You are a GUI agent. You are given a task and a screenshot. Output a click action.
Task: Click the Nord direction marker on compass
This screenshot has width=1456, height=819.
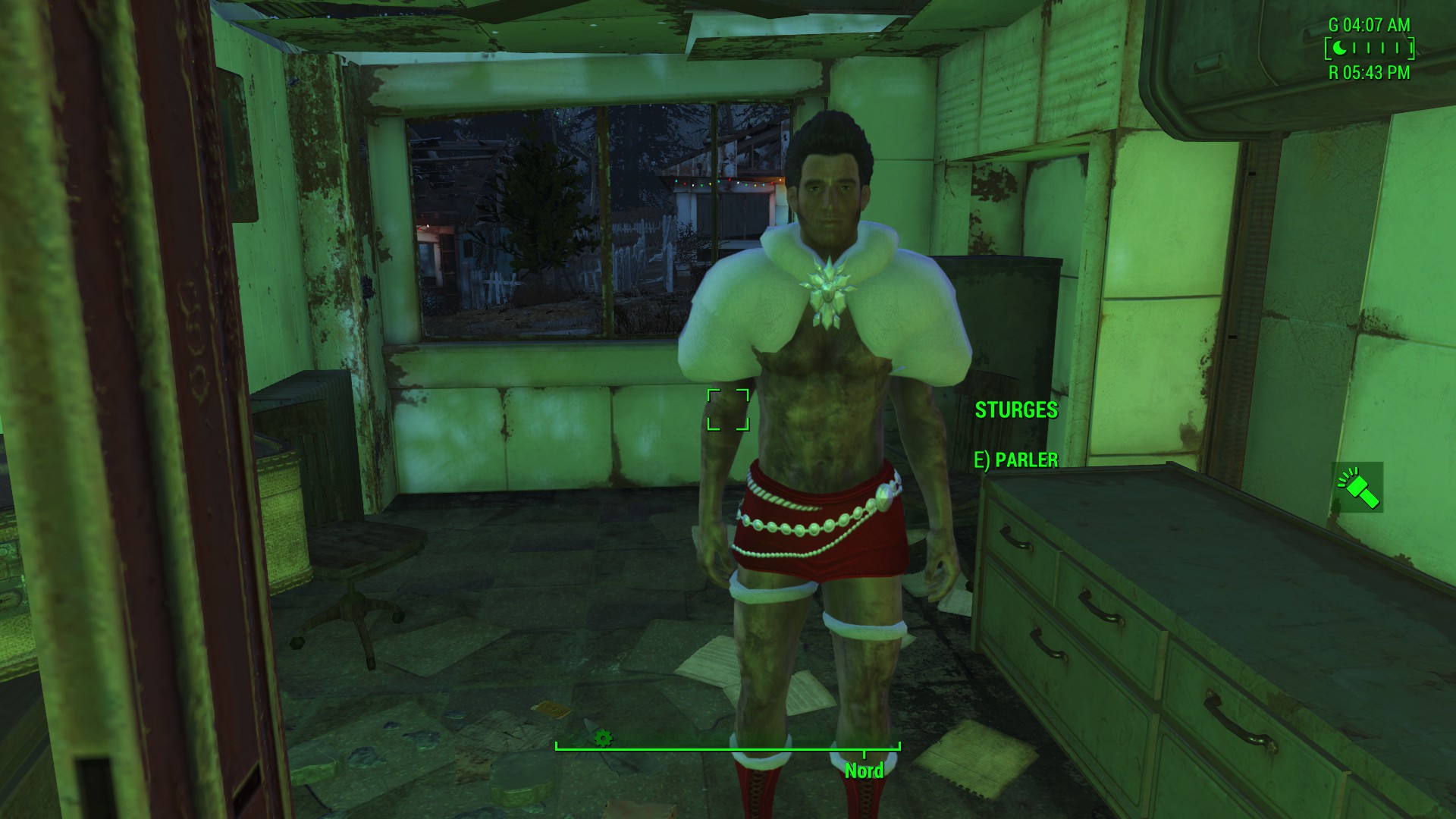(864, 770)
